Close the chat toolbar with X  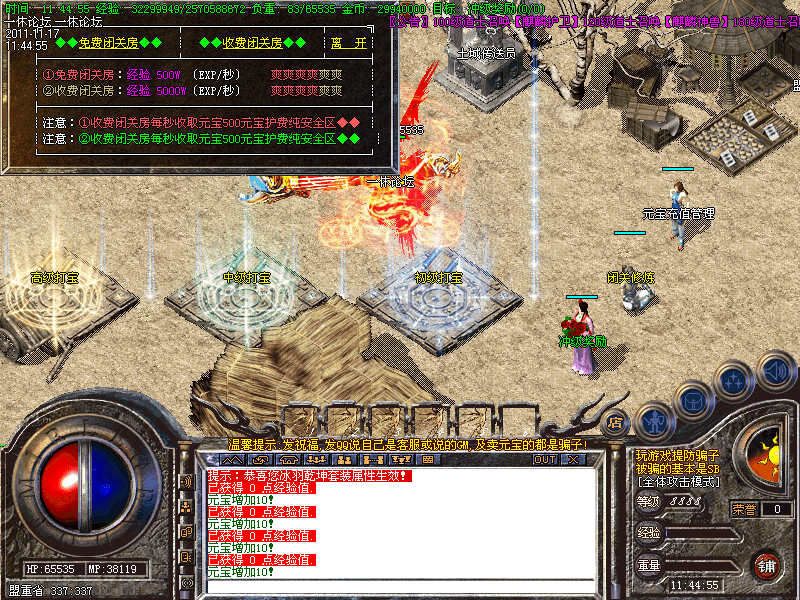(x=573, y=459)
